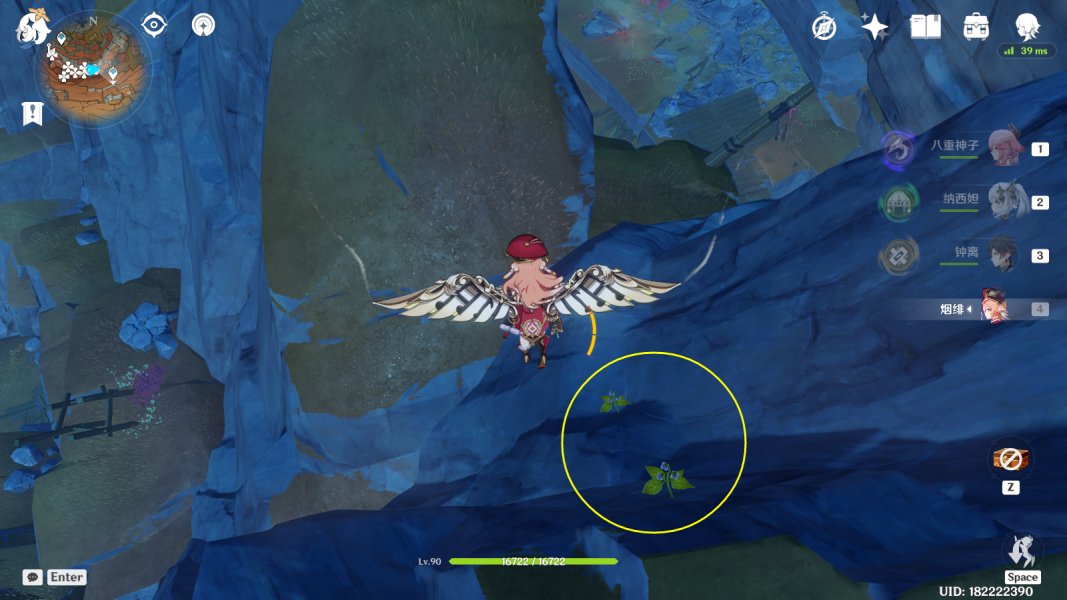Switch to party member 八重神子
Image resolution: width=1067 pixels, height=600 pixels.
point(1002,148)
